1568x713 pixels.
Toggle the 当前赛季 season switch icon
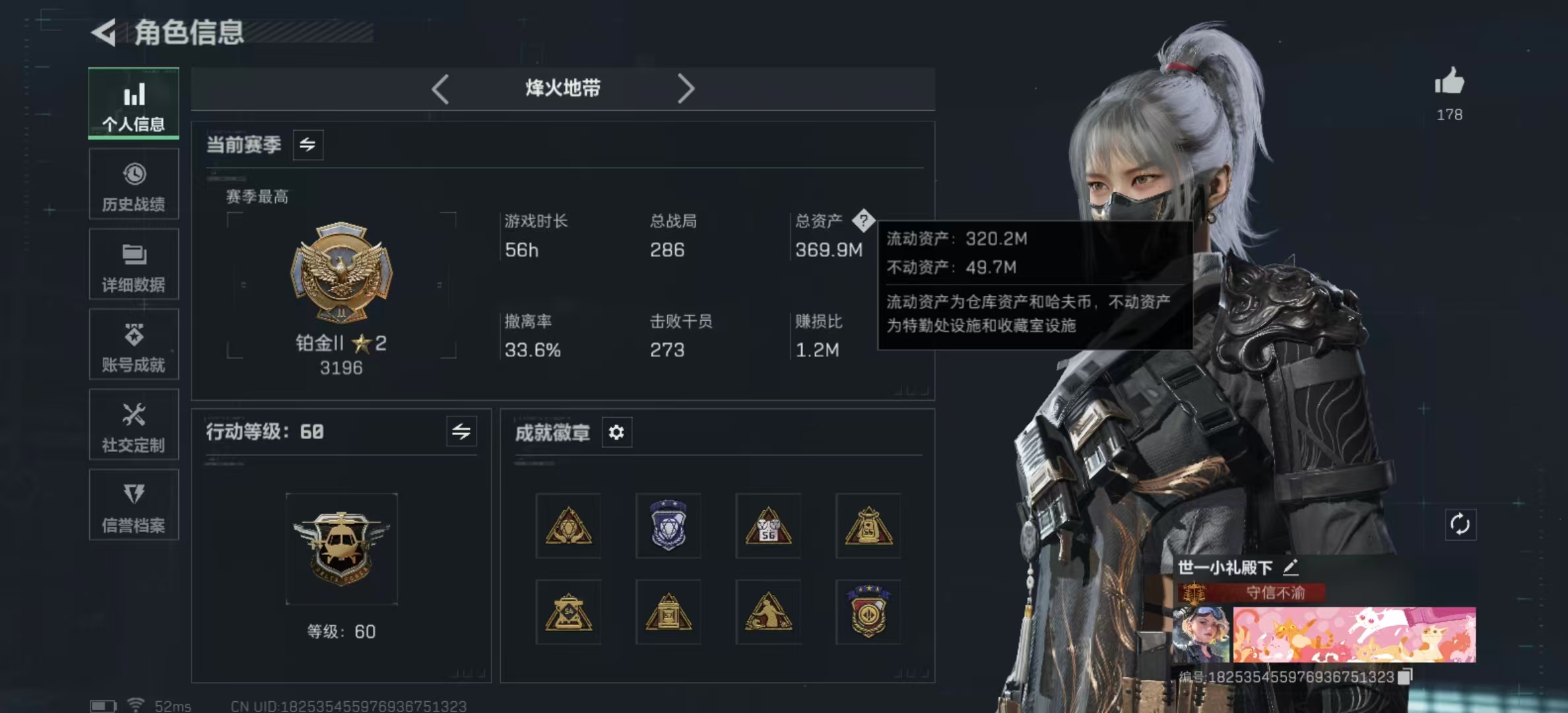click(309, 145)
